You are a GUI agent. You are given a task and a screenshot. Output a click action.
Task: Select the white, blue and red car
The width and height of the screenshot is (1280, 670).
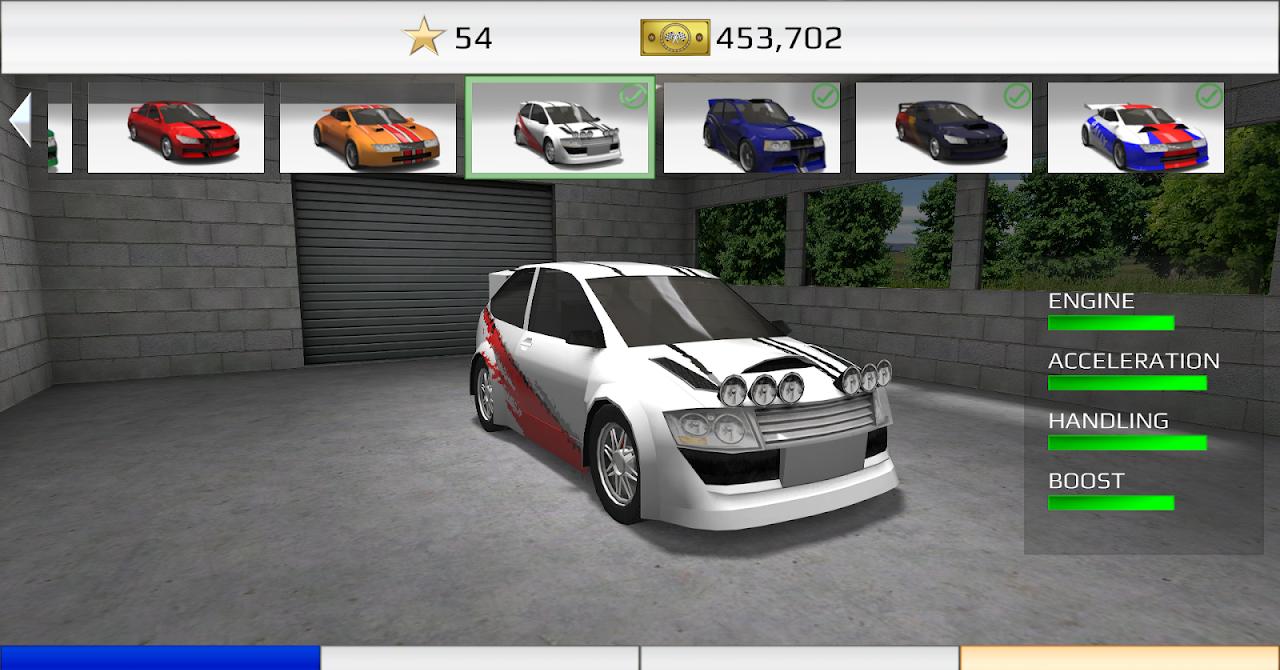tap(1136, 128)
